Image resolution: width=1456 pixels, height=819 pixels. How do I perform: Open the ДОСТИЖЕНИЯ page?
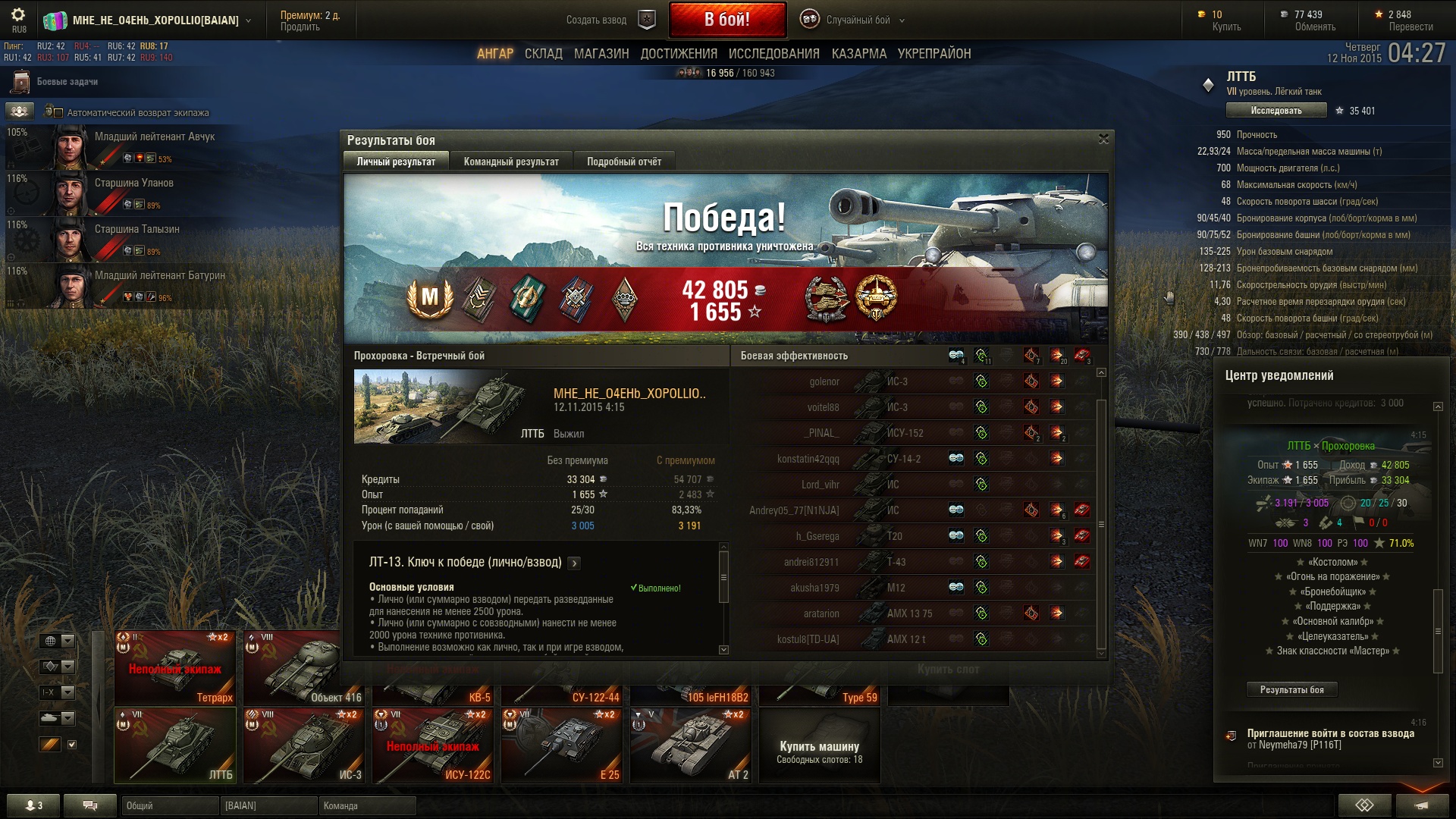[x=679, y=54]
